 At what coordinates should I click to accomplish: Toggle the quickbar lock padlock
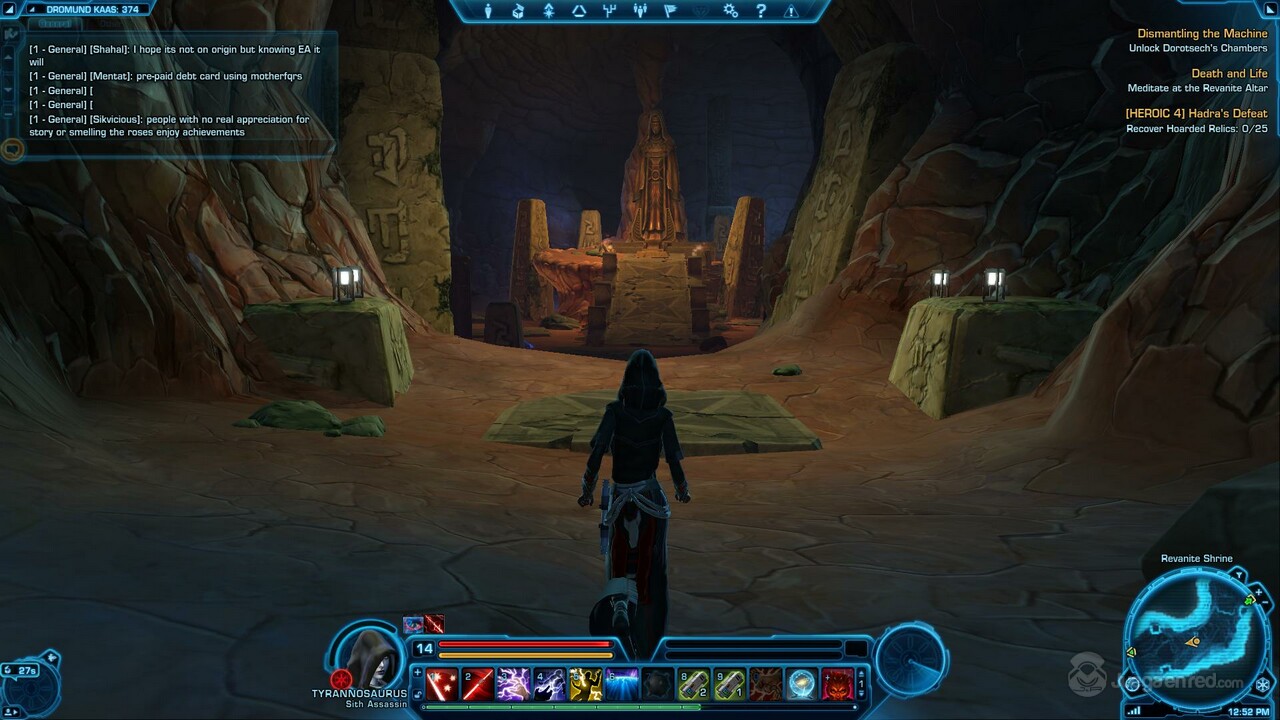[417, 695]
